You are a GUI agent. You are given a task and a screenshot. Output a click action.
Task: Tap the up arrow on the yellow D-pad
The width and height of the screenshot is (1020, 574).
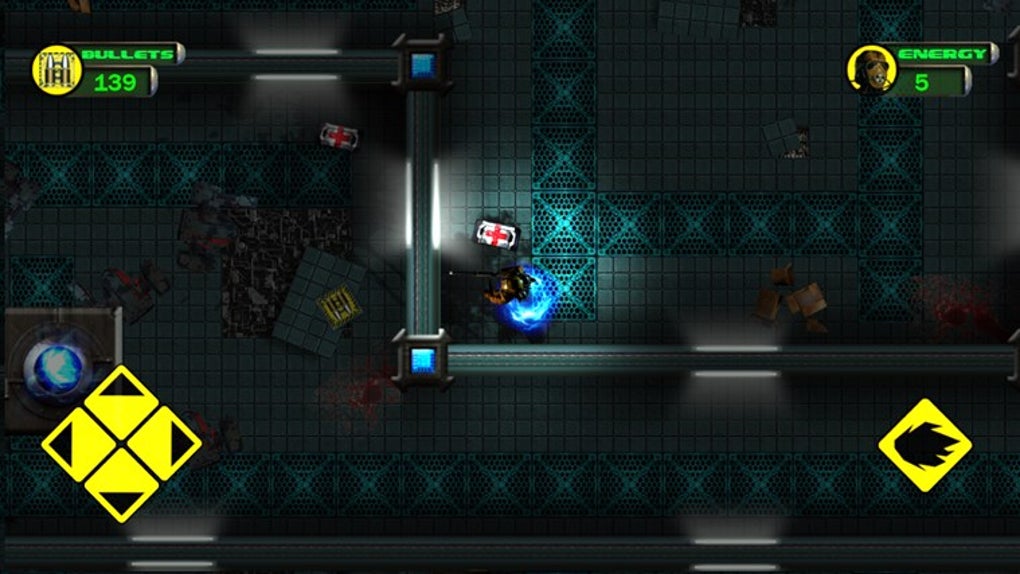[121, 399]
